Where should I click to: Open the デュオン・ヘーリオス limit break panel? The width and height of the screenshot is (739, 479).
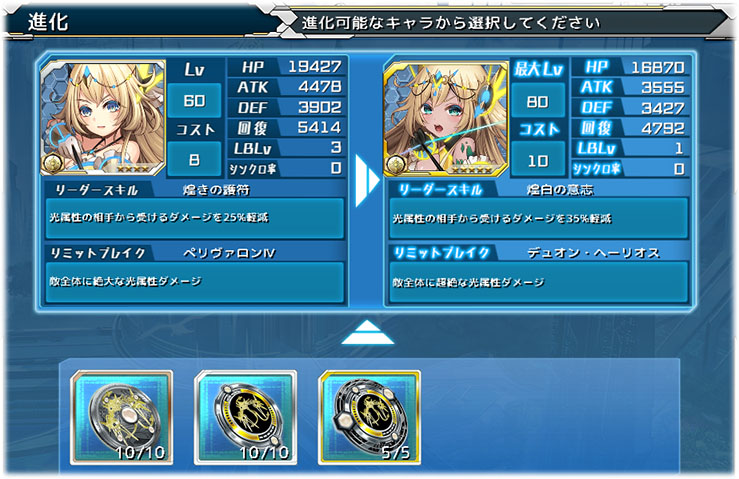pyautogui.click(x=539, y=273)
